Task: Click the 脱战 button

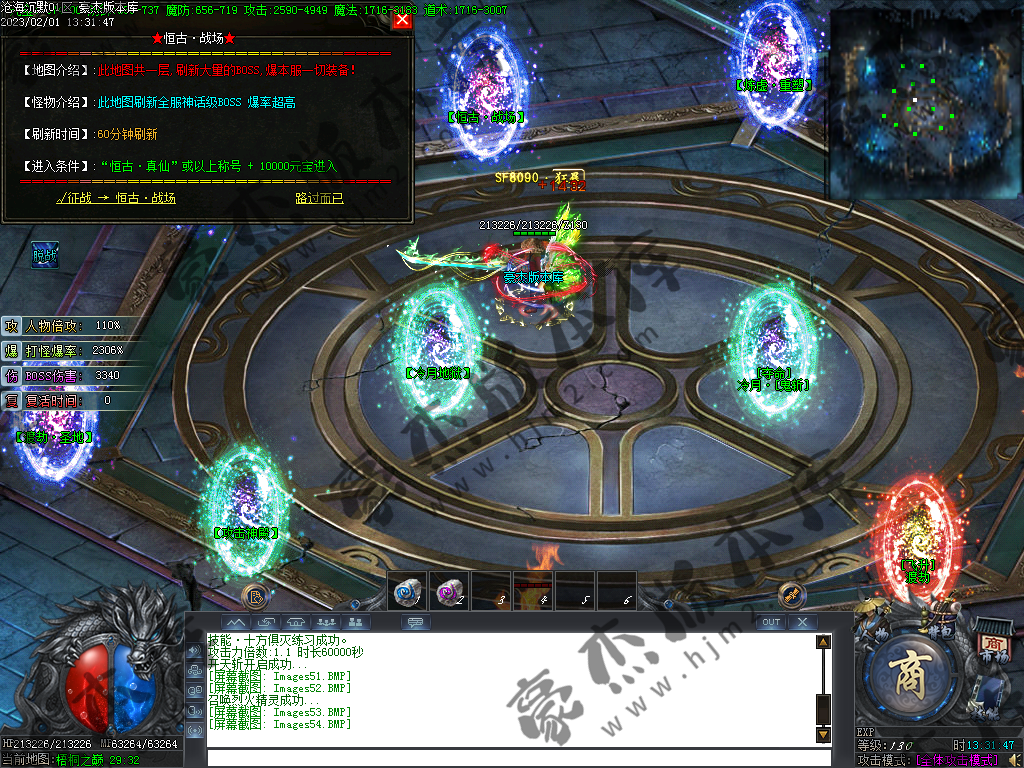Action: [45, 255]
